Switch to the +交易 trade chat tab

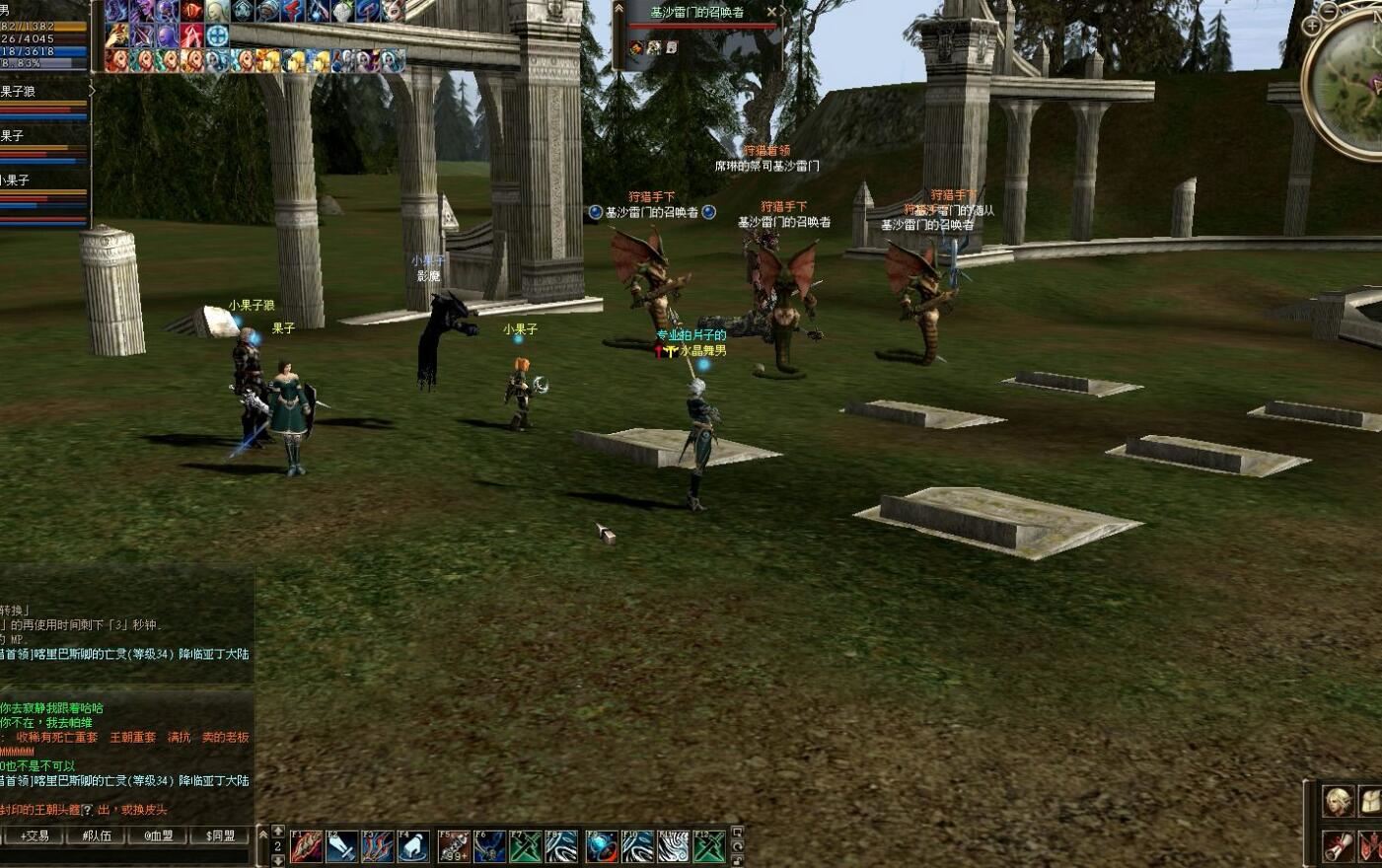click(x=34, y=835)
